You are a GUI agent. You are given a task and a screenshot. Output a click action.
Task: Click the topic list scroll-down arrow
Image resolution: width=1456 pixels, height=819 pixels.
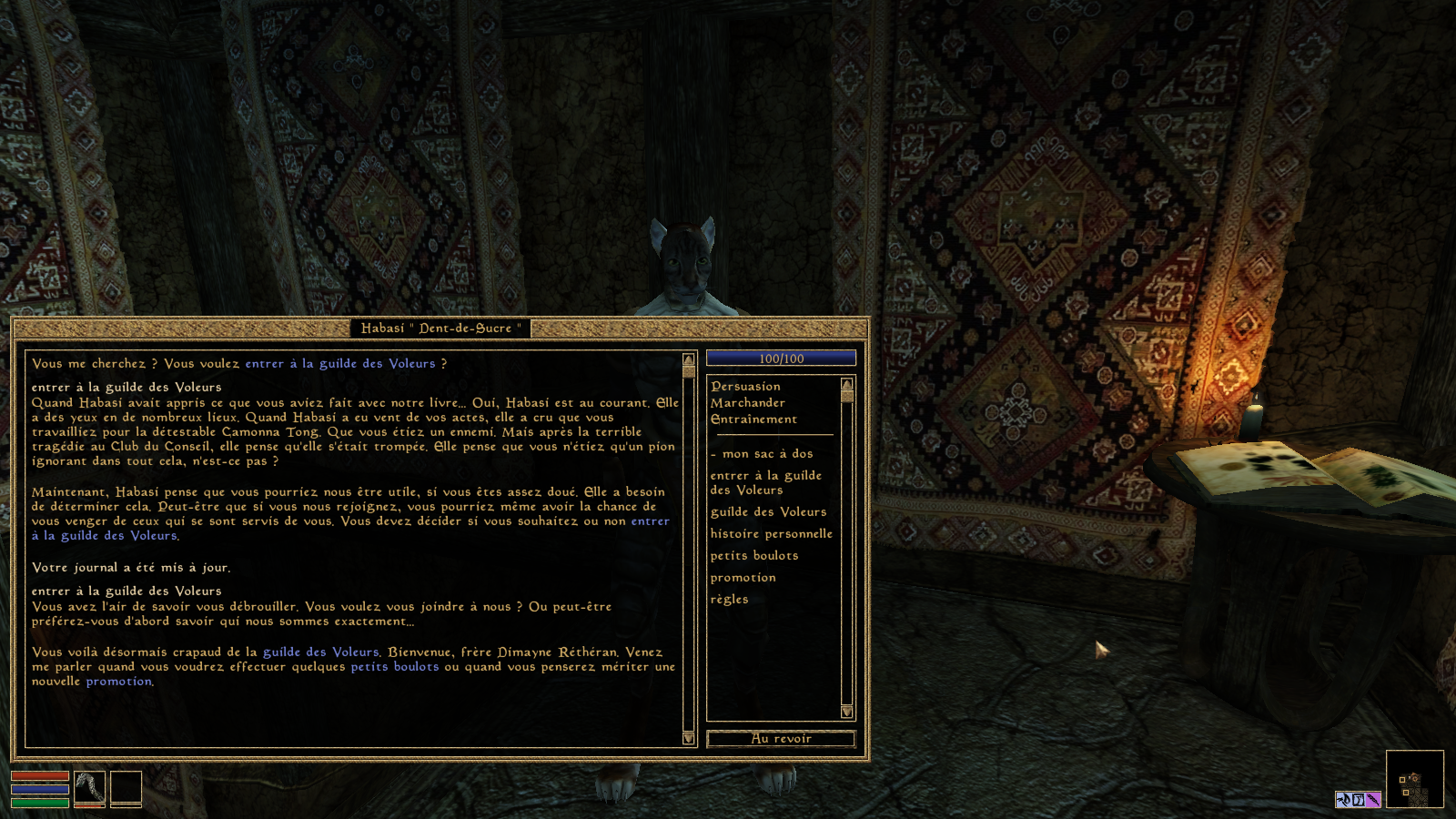coord(847,712)
